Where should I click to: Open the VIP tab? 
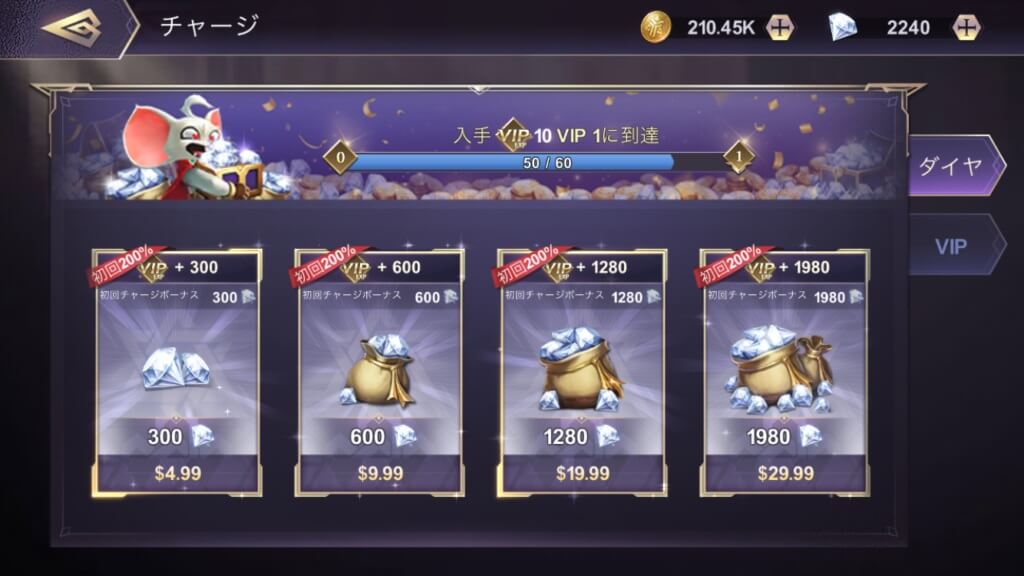point(951,245)
